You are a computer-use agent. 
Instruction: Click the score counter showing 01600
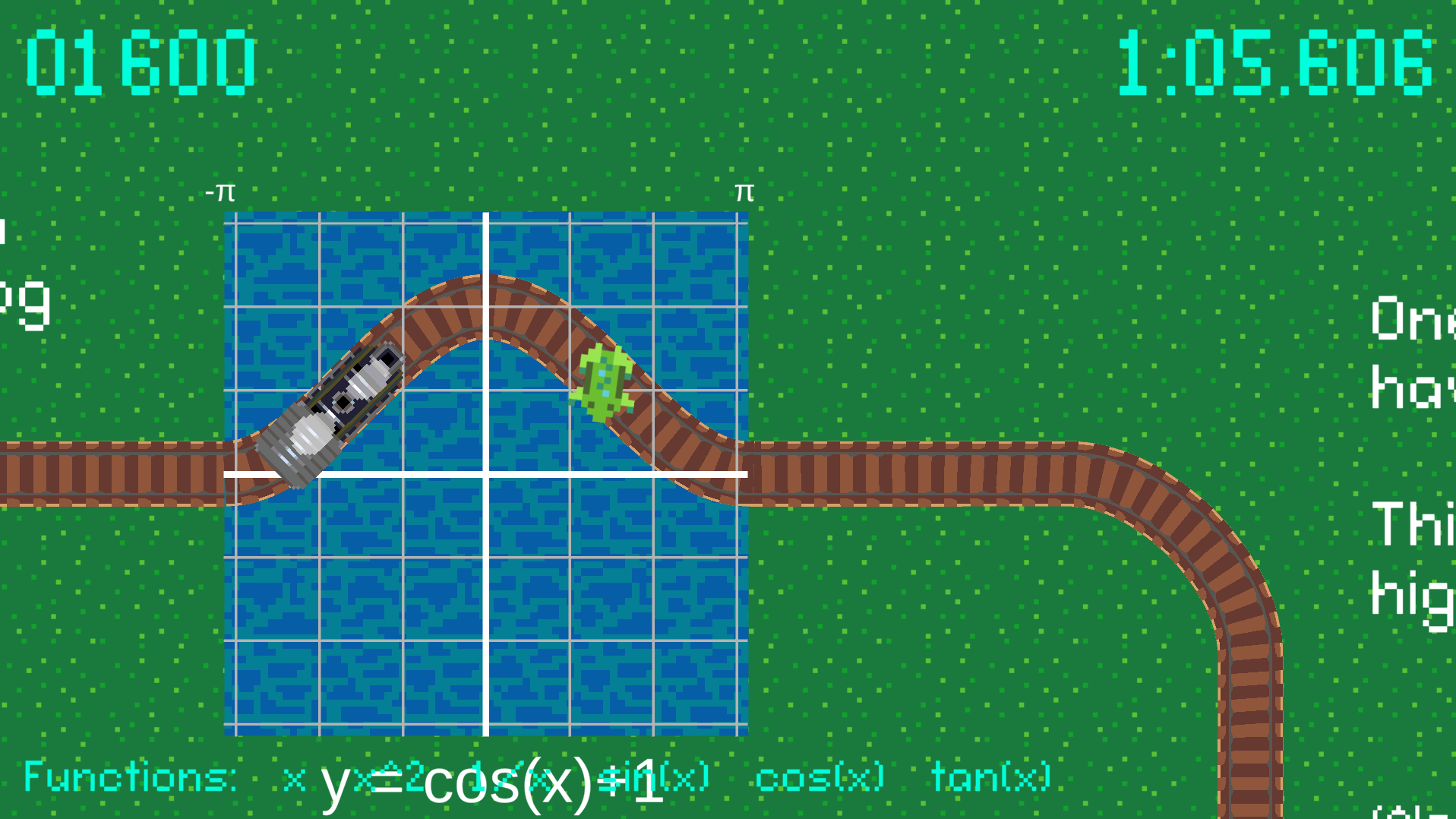tap(141, 59)
